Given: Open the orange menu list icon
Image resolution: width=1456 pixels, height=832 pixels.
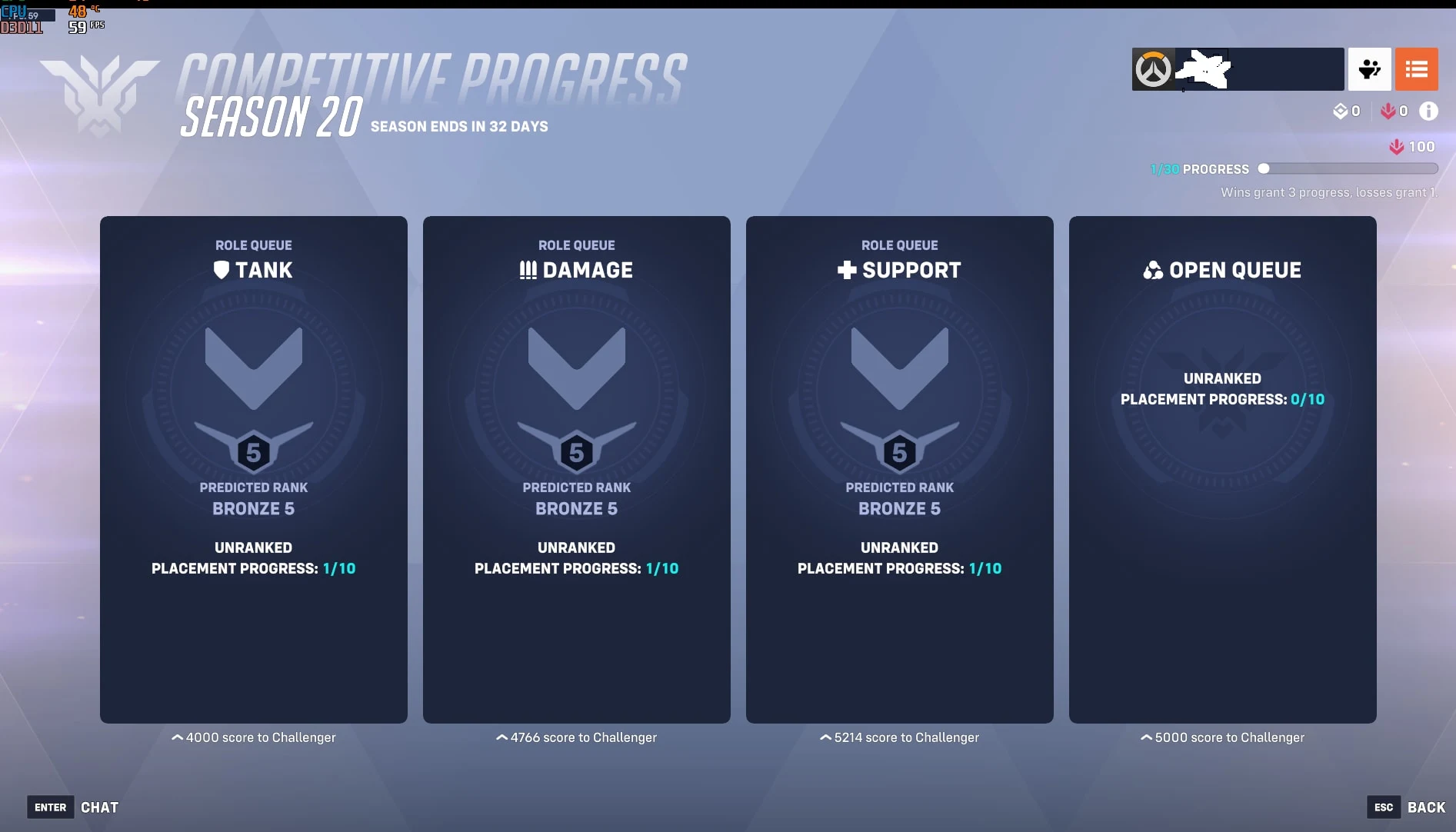Looking at the screenshot, I should [x=1416, y=69].
